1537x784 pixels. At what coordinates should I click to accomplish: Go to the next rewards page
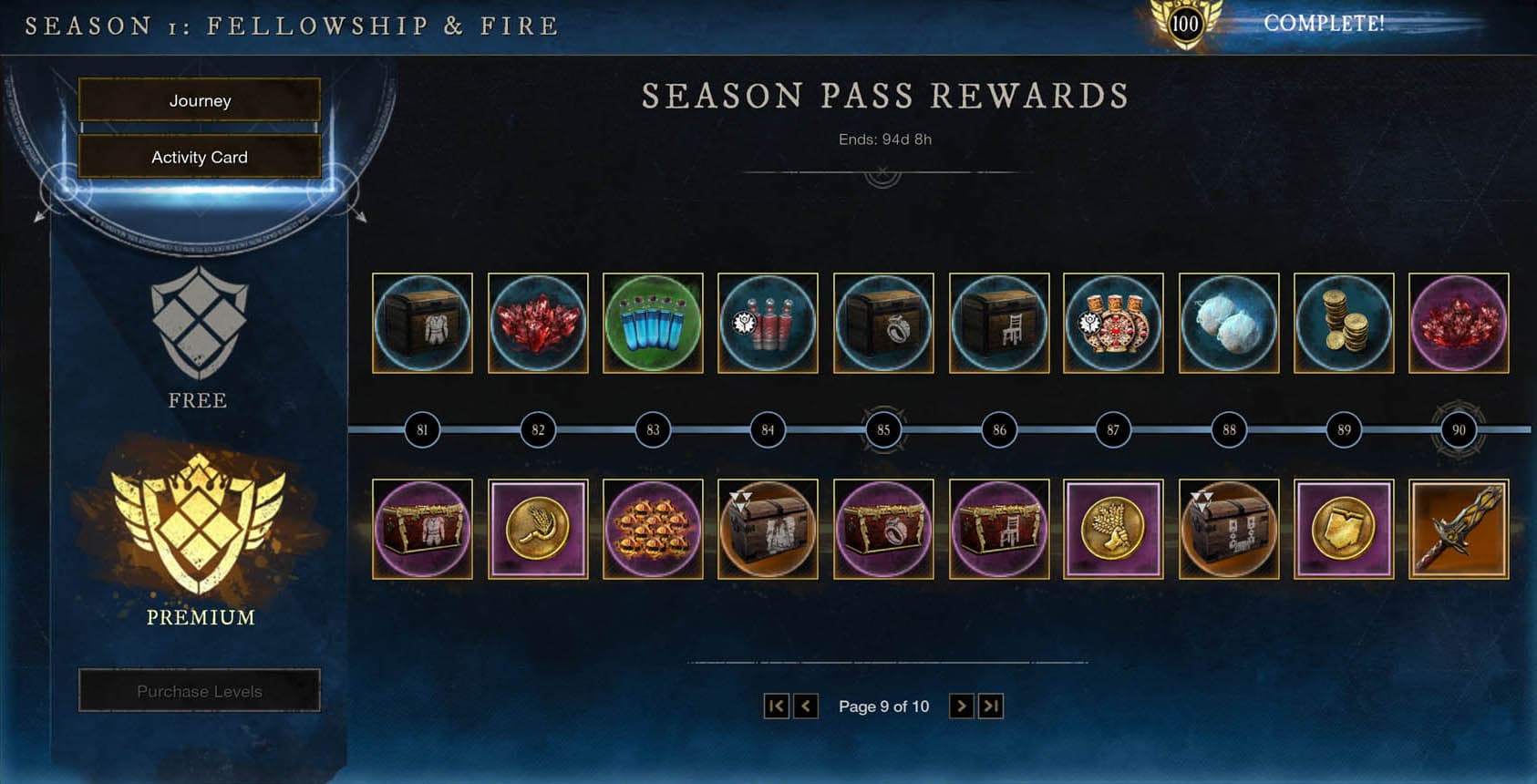962,705
